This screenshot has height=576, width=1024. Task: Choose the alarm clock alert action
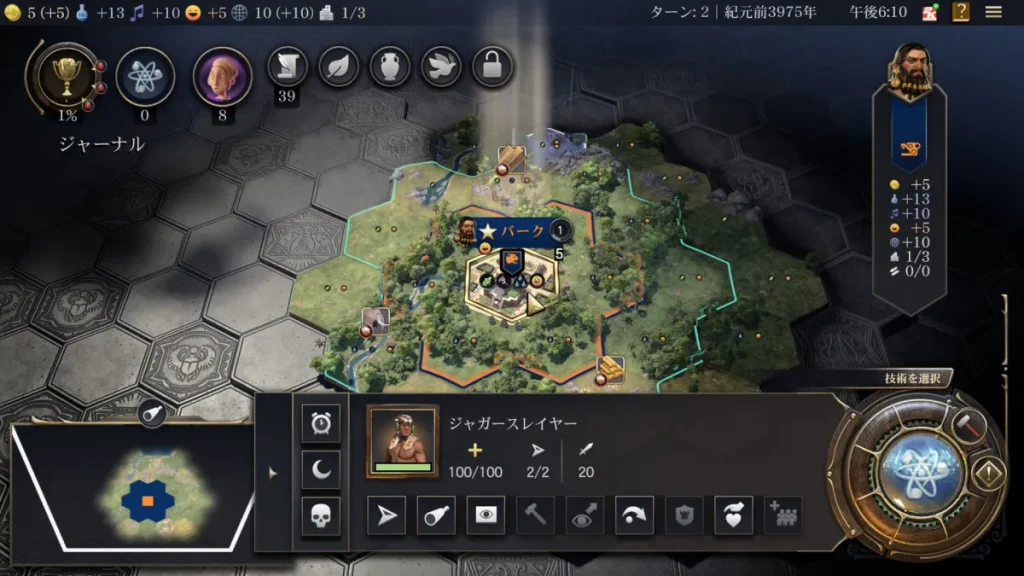(321, 424)
